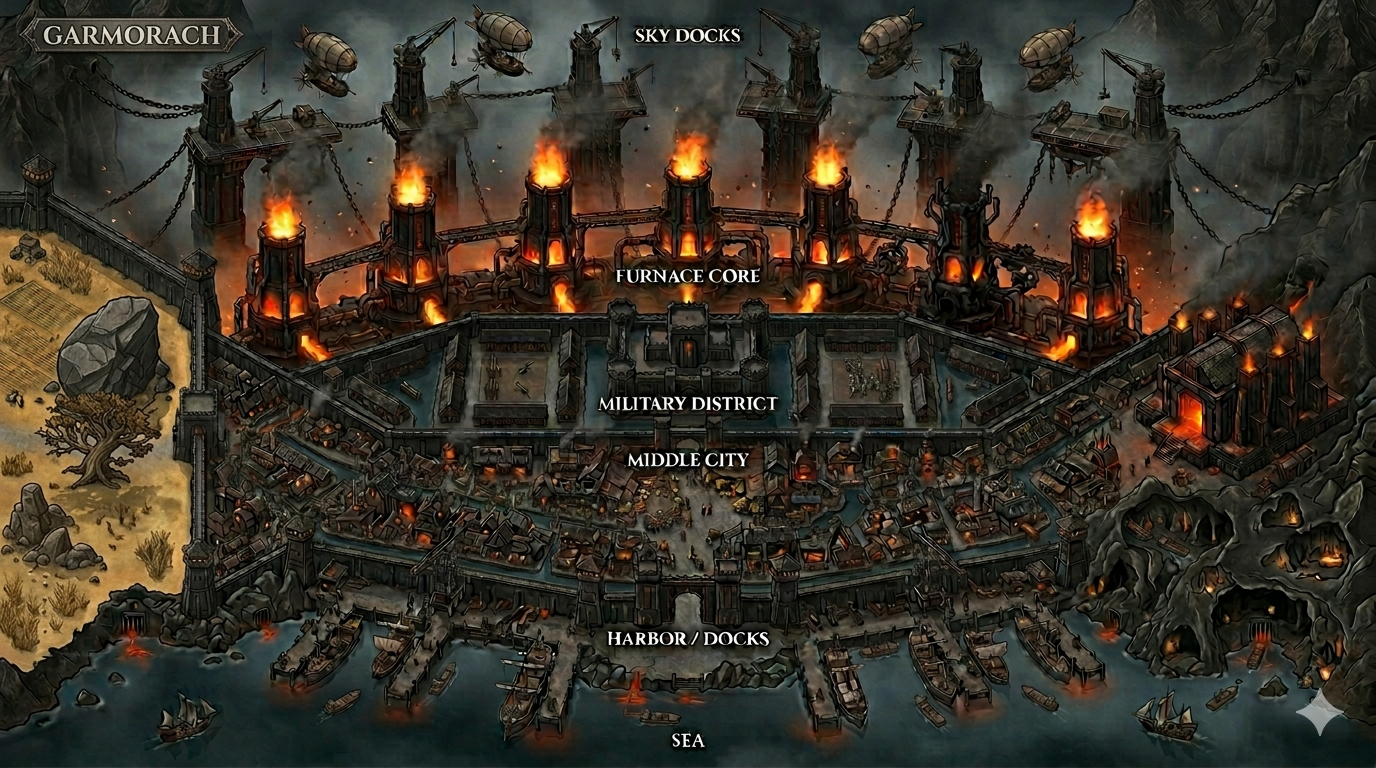Viewport: 1376px width, 768px height.
Task: Select the Sky Docks map label
Action: coord(687,36)
